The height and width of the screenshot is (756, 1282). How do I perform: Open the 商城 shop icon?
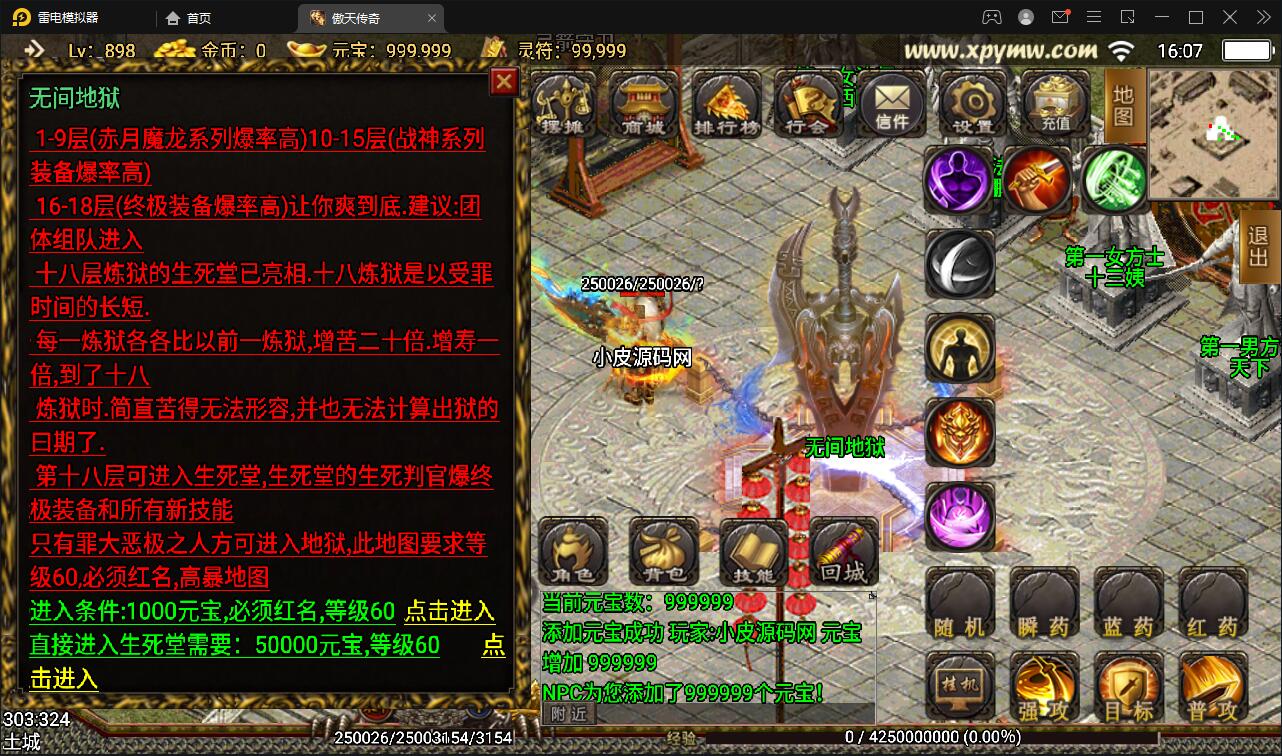tap(644, 103)
